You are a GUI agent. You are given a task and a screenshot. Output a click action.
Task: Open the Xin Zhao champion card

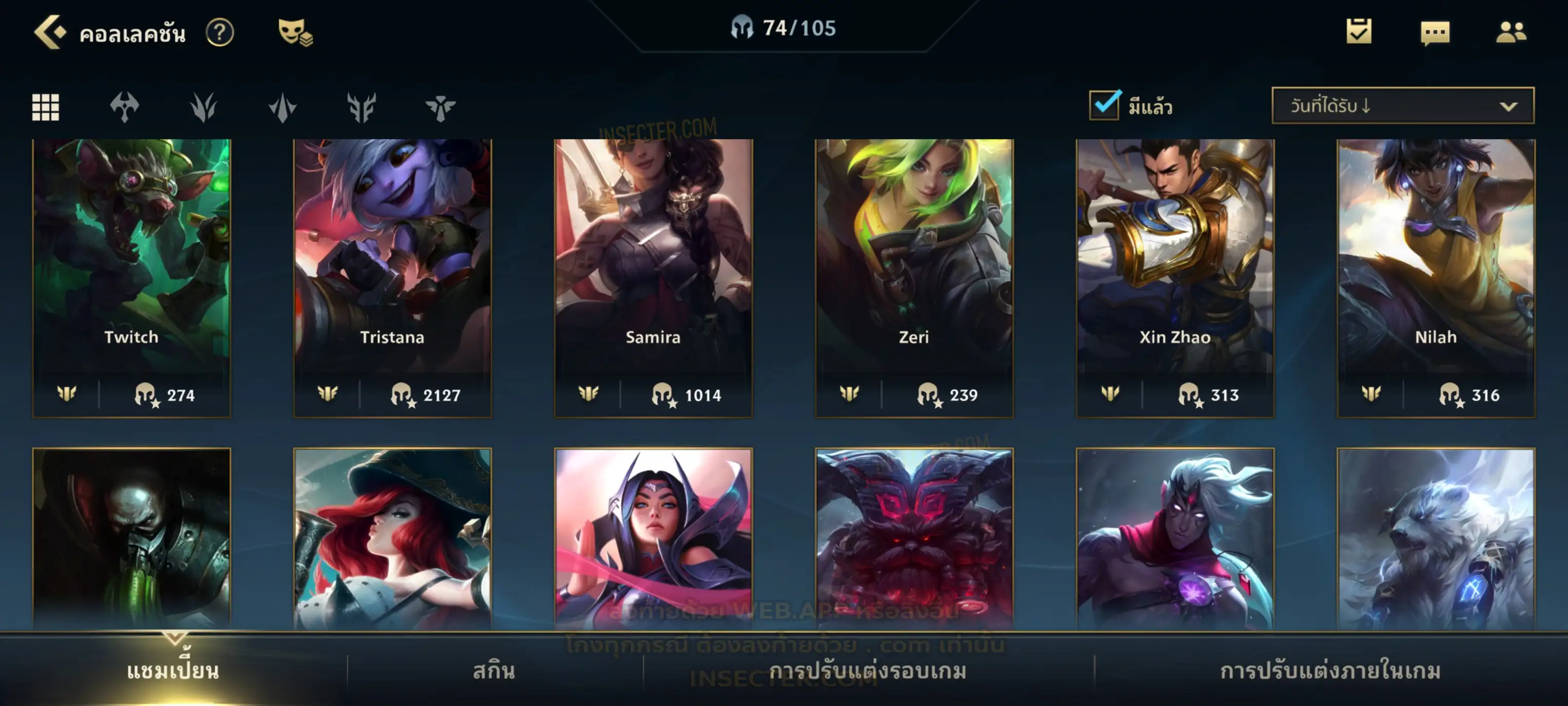point(1175,277)
